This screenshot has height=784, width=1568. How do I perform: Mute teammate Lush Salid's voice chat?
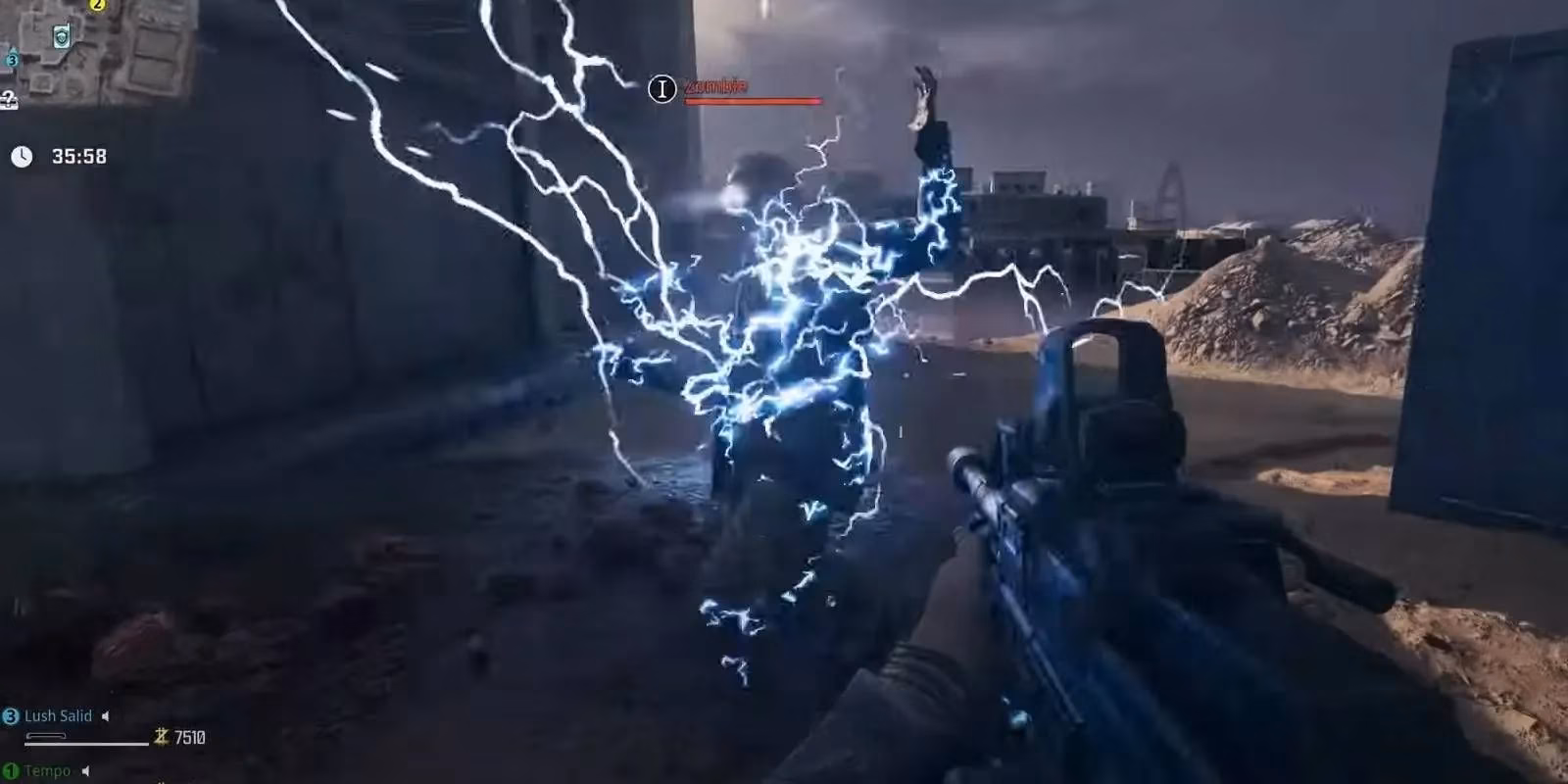[106, 716]
